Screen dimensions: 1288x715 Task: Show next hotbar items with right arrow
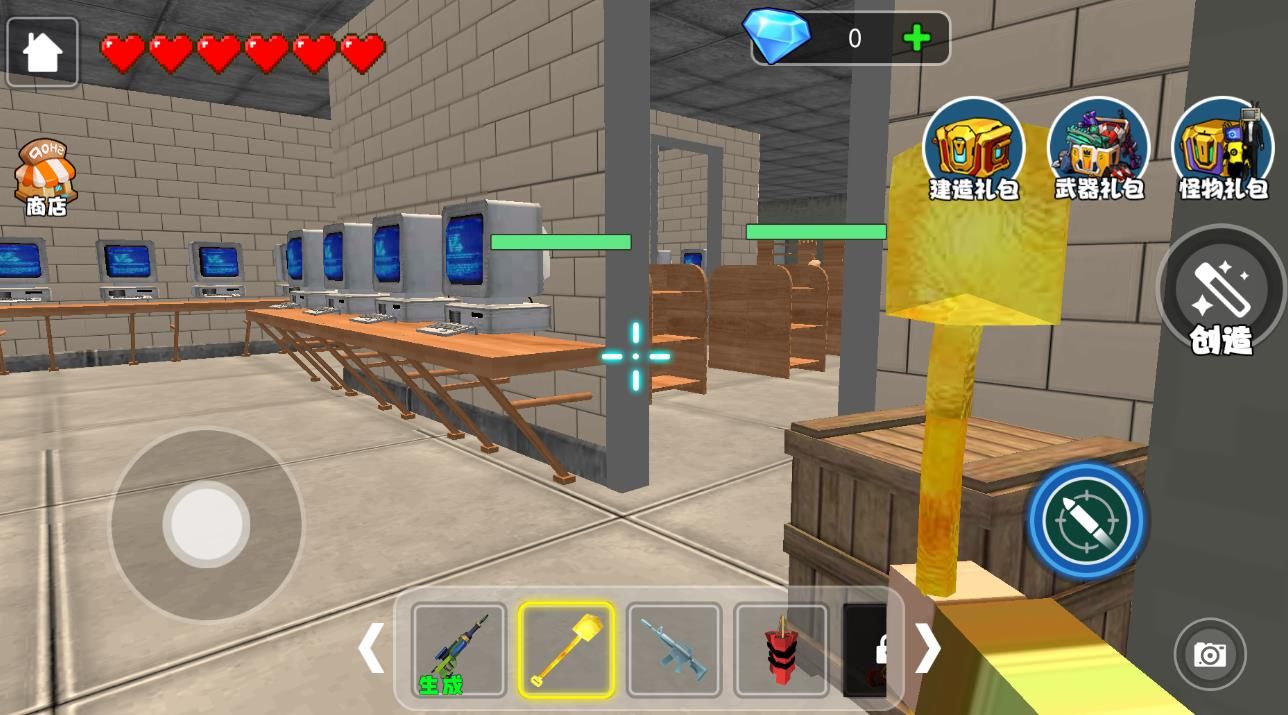click(927, 649)
